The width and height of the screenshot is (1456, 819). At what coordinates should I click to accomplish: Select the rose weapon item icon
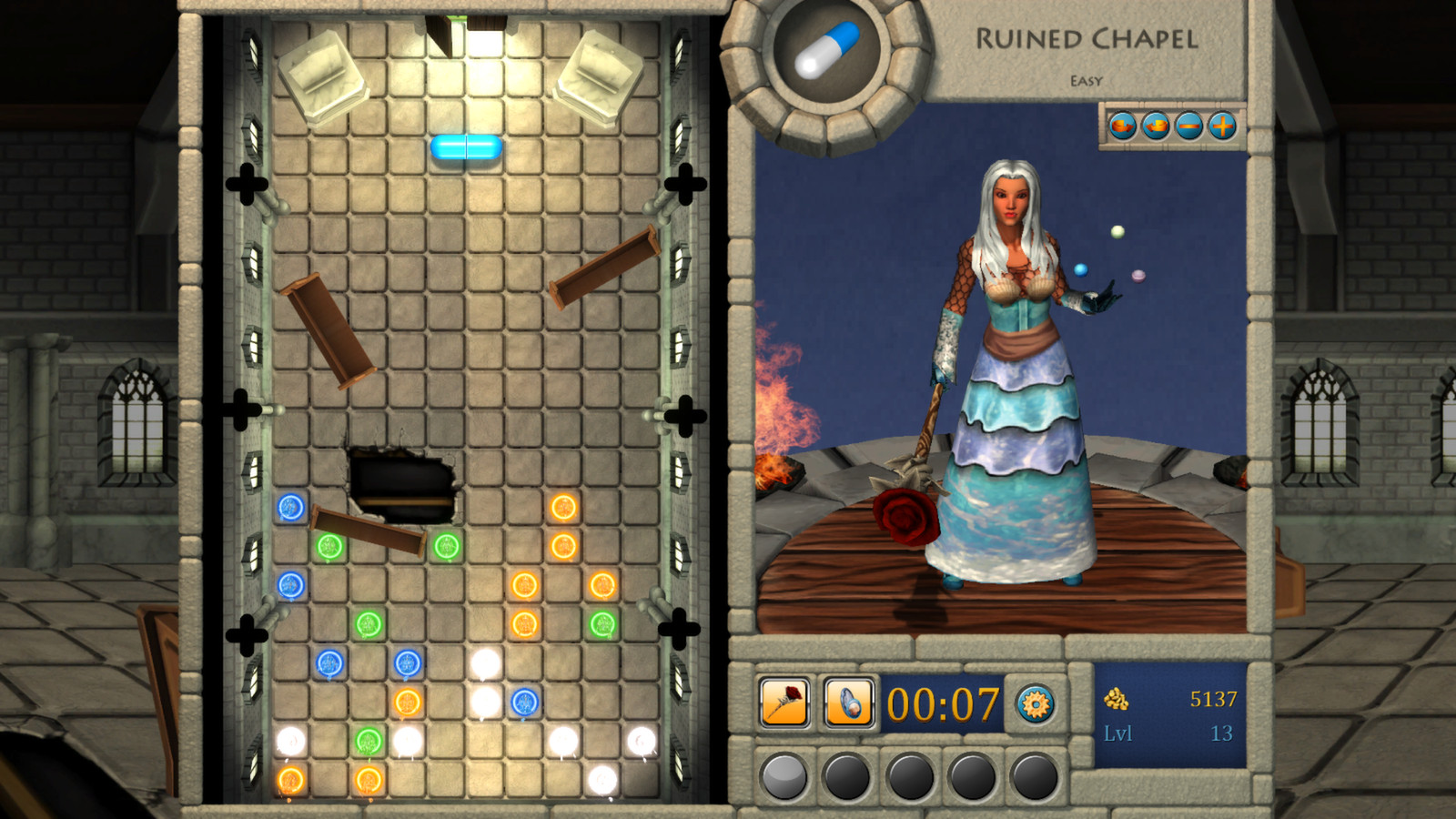coord(783,703)
